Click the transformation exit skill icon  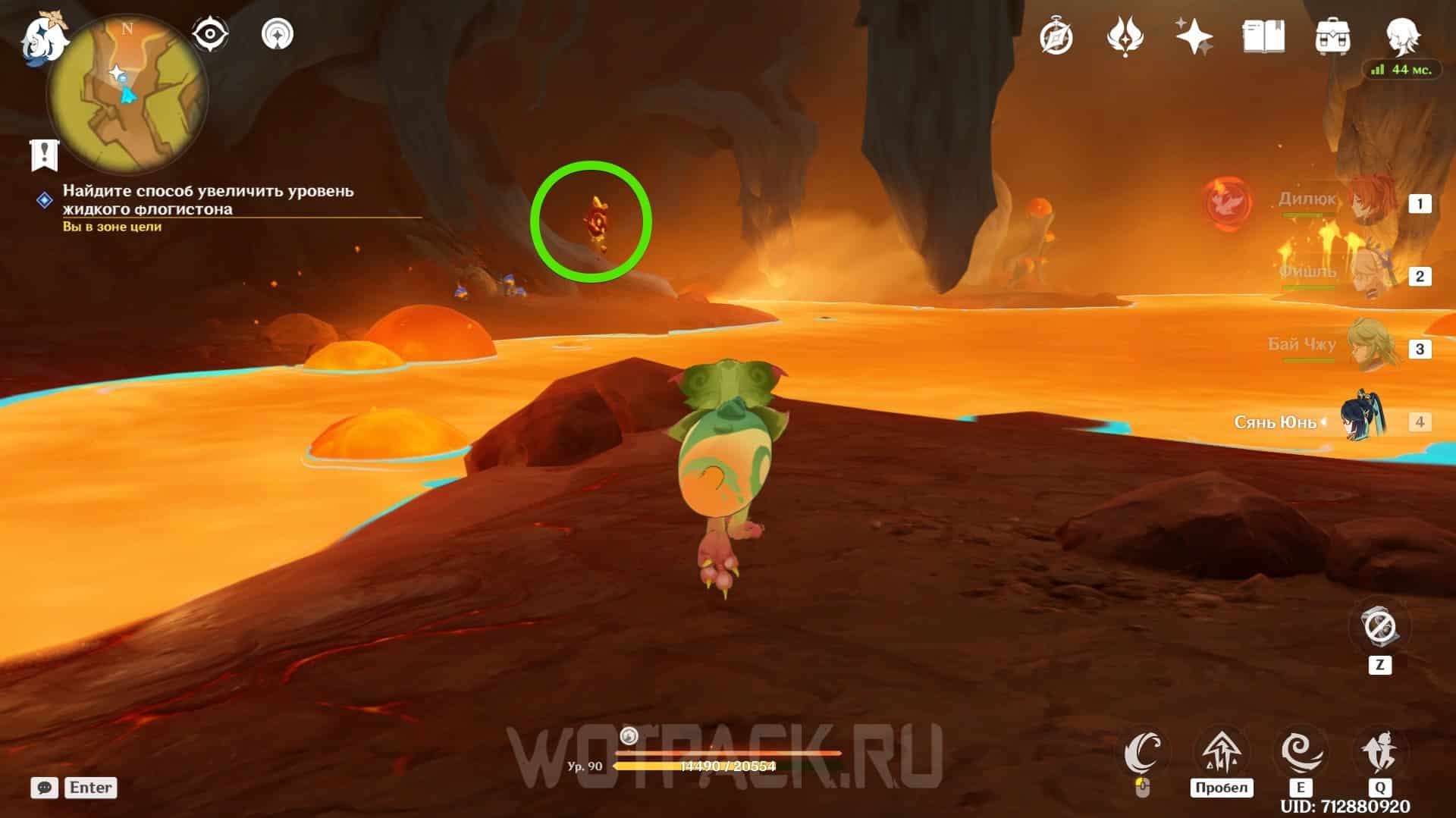click(x=1379, y=753)
